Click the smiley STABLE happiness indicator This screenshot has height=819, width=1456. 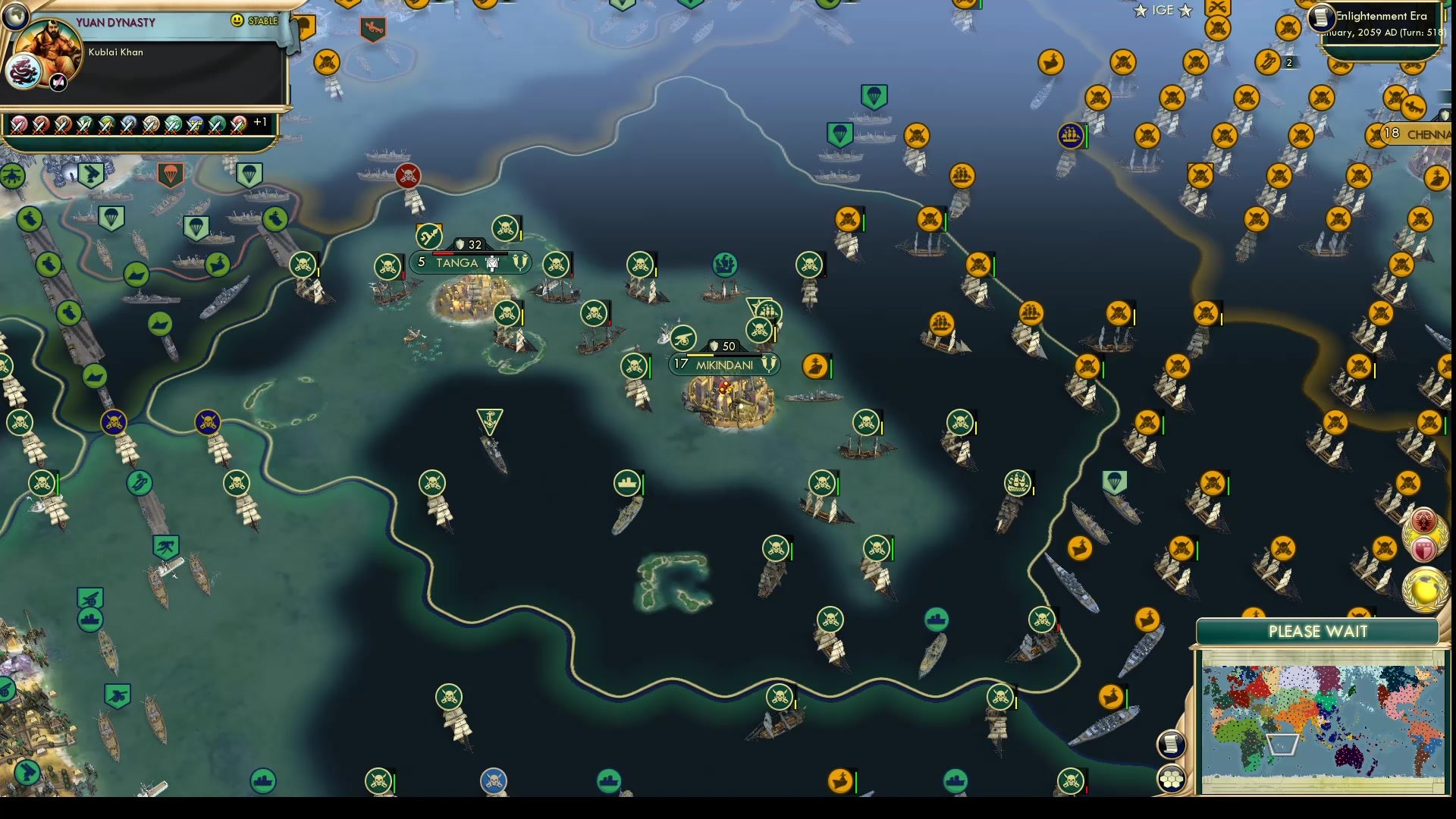point(237,21)
